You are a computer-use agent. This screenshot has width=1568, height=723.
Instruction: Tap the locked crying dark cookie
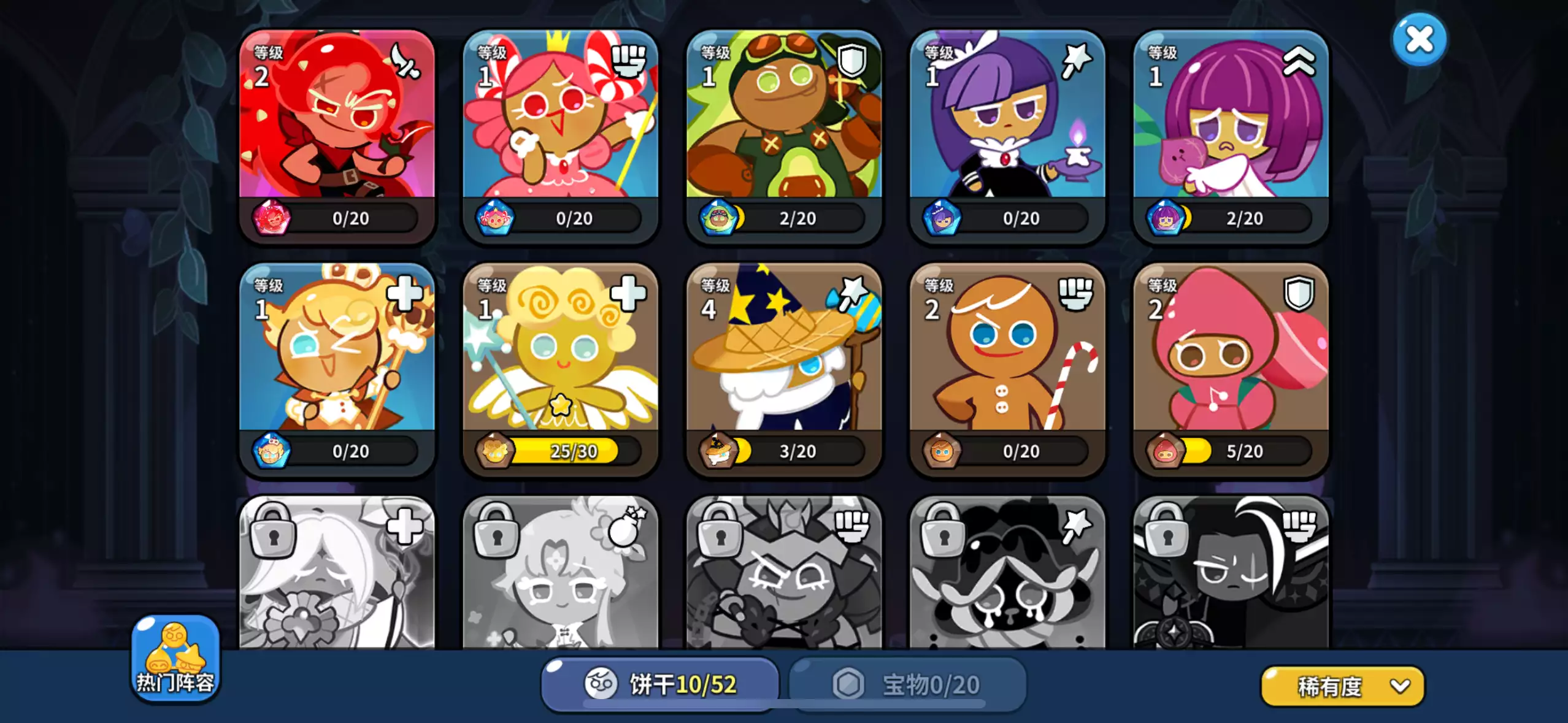pos(1007,576)
